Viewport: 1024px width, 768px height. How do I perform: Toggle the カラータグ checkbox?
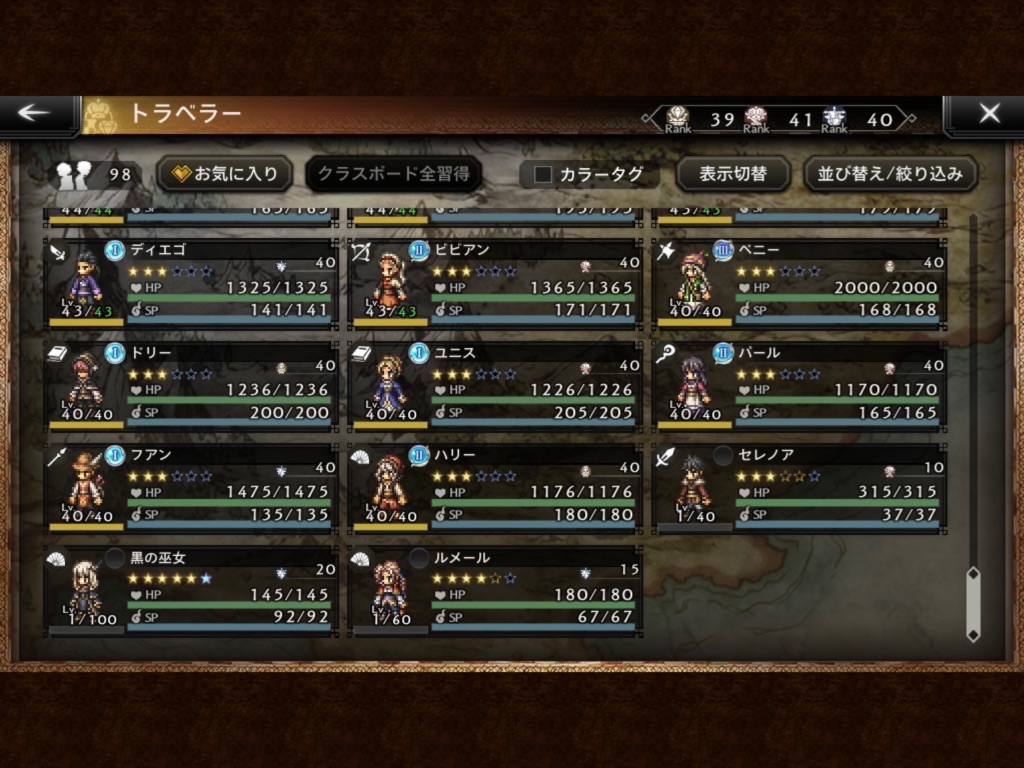544,174
